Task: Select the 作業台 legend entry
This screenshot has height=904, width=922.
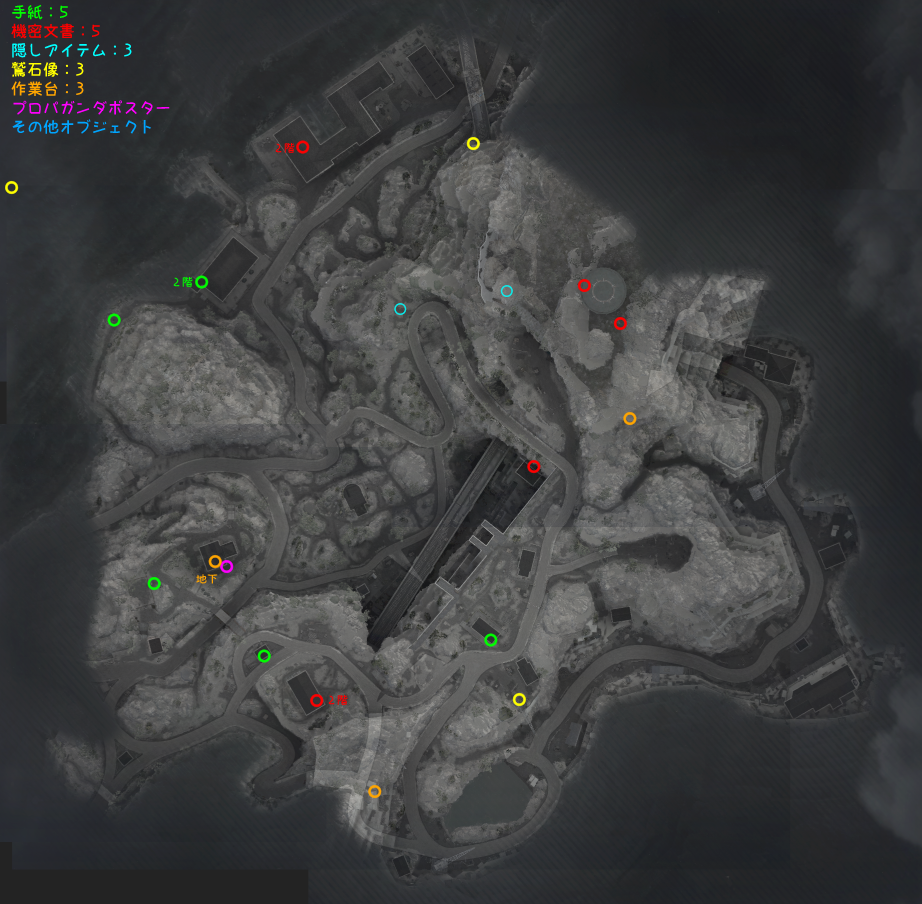Action: (x=48, y=88)
